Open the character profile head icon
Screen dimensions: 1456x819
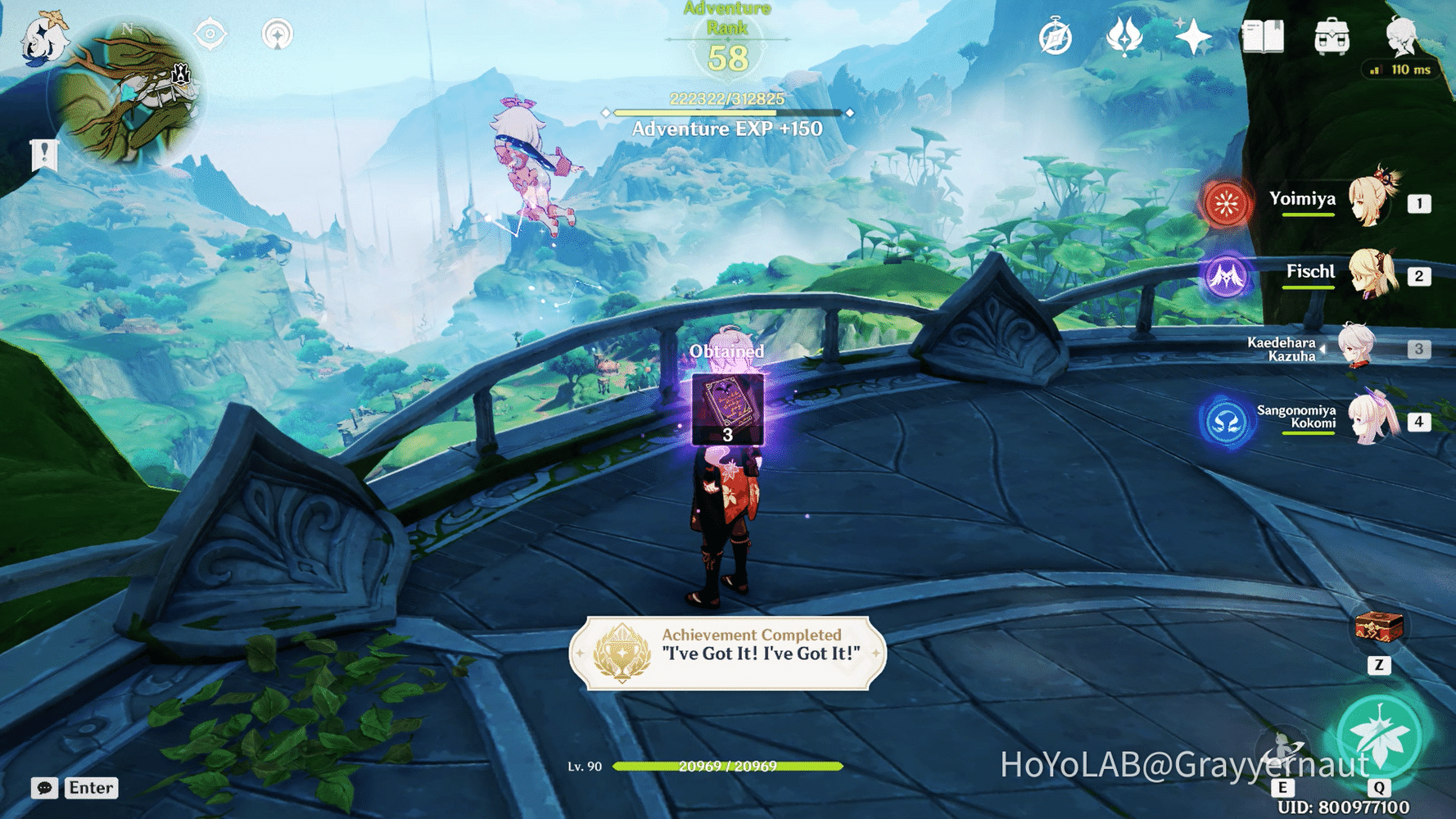(x=1402, y=34)
